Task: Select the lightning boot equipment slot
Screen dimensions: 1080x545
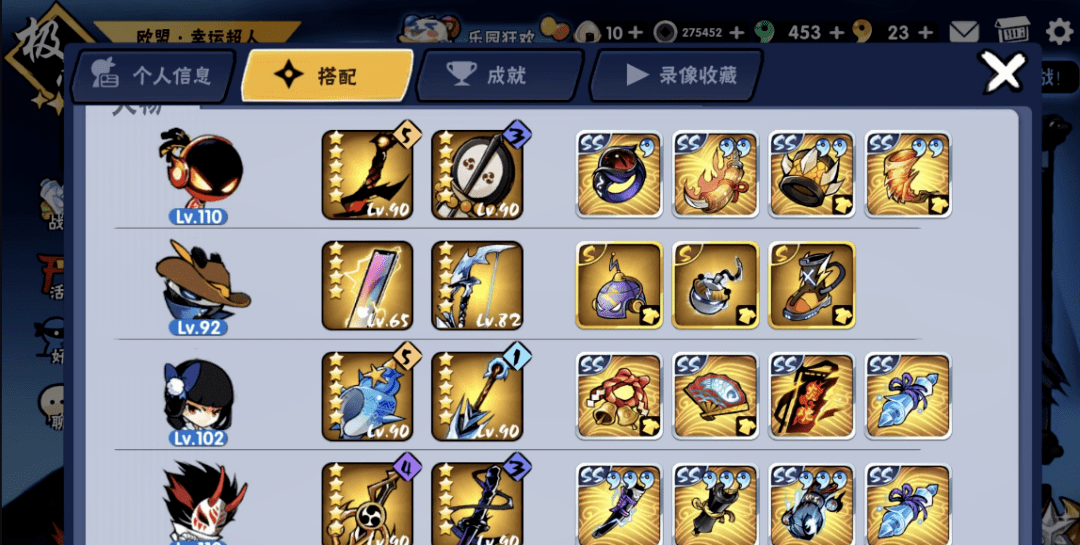Action: pos(811,286)
